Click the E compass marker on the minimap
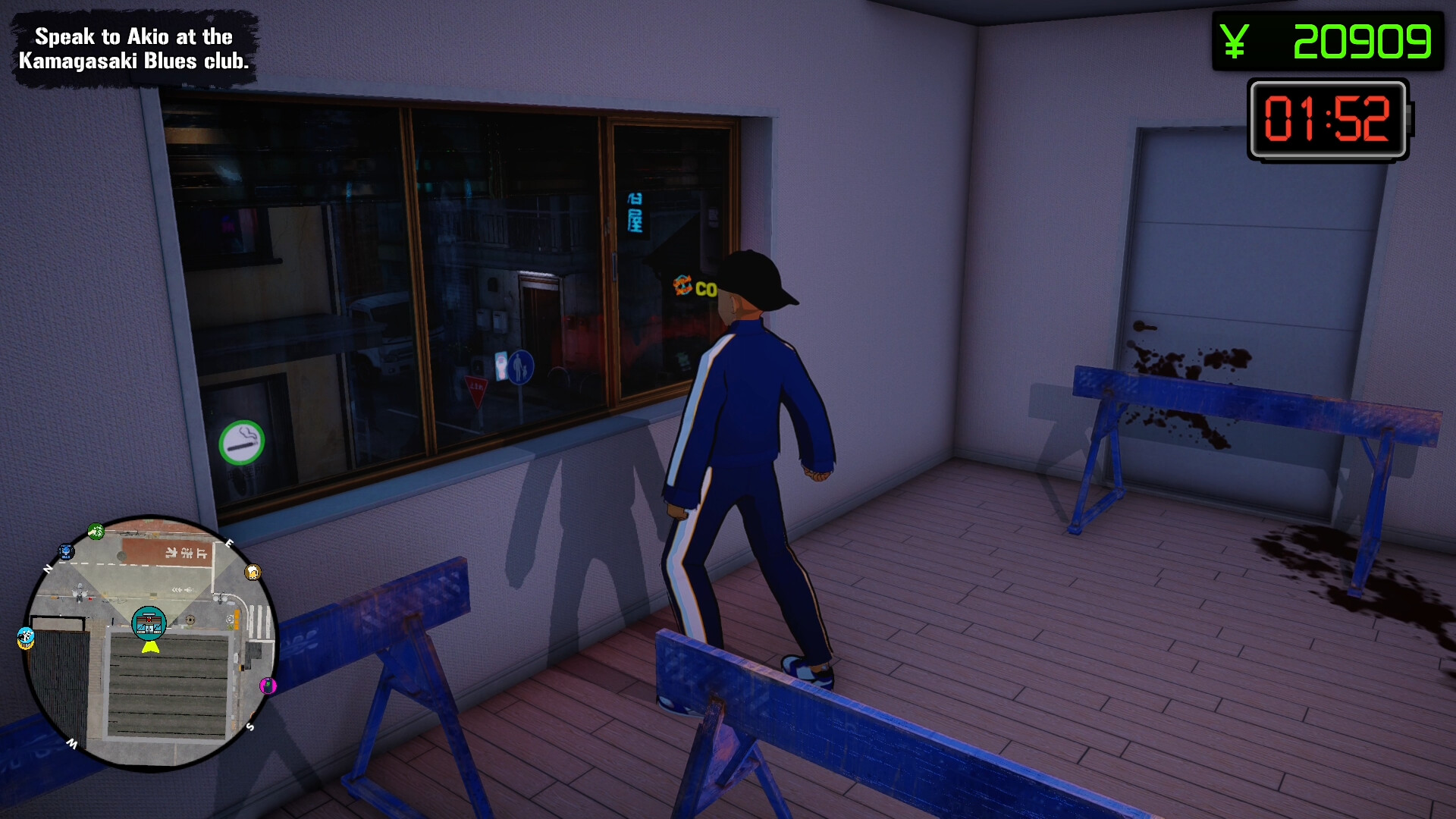This screenshot has height=819, width=1456. pos(229,543)
